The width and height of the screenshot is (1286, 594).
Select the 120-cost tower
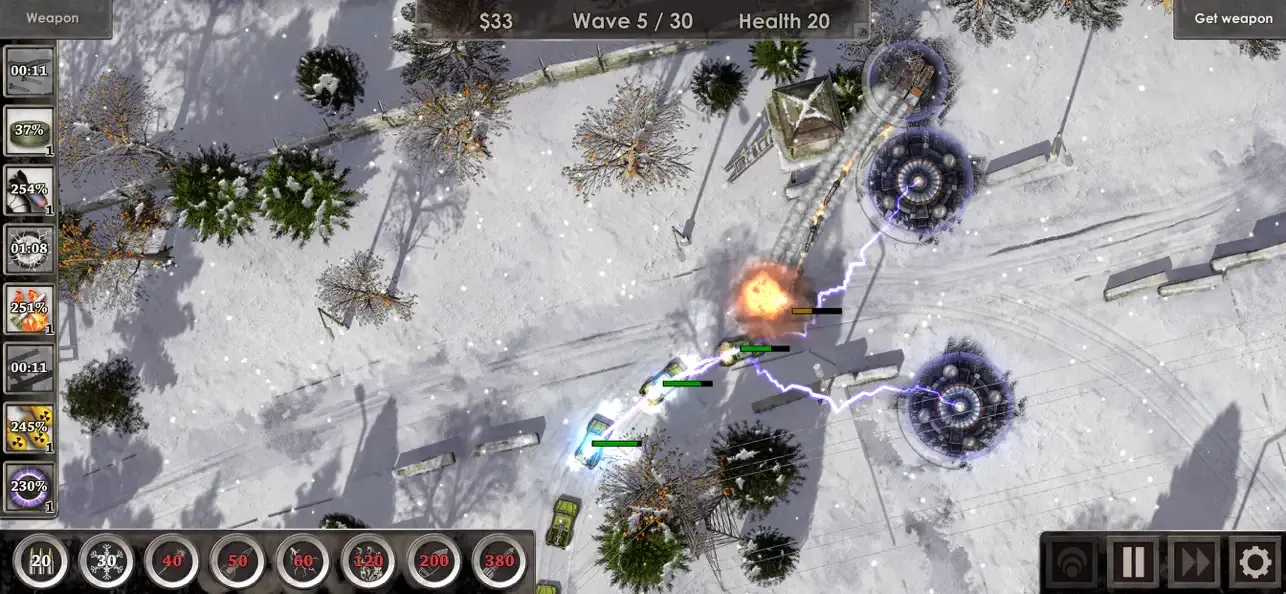[368, 561]
